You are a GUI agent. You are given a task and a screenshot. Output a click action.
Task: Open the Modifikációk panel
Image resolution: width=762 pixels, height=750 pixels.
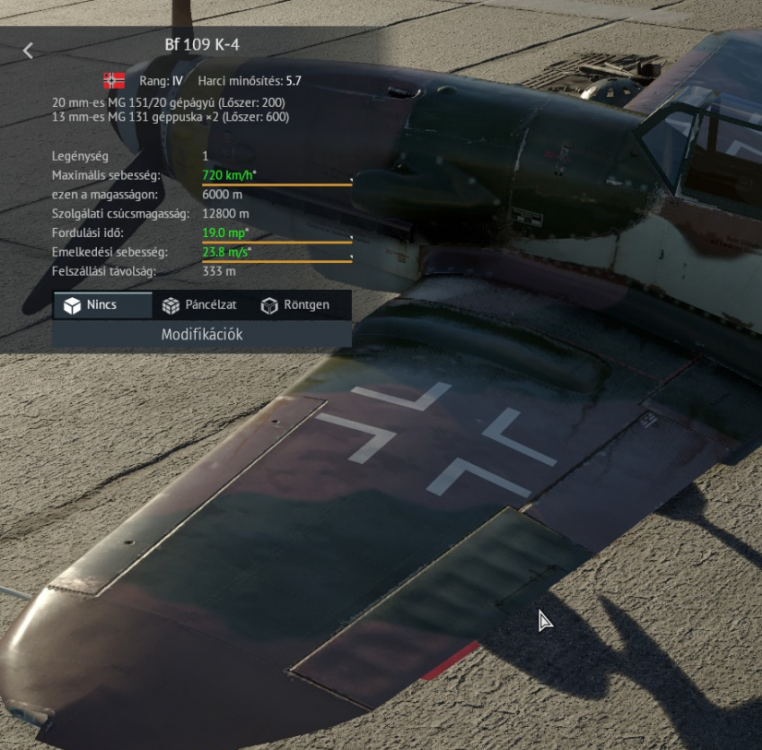(202, 334)
